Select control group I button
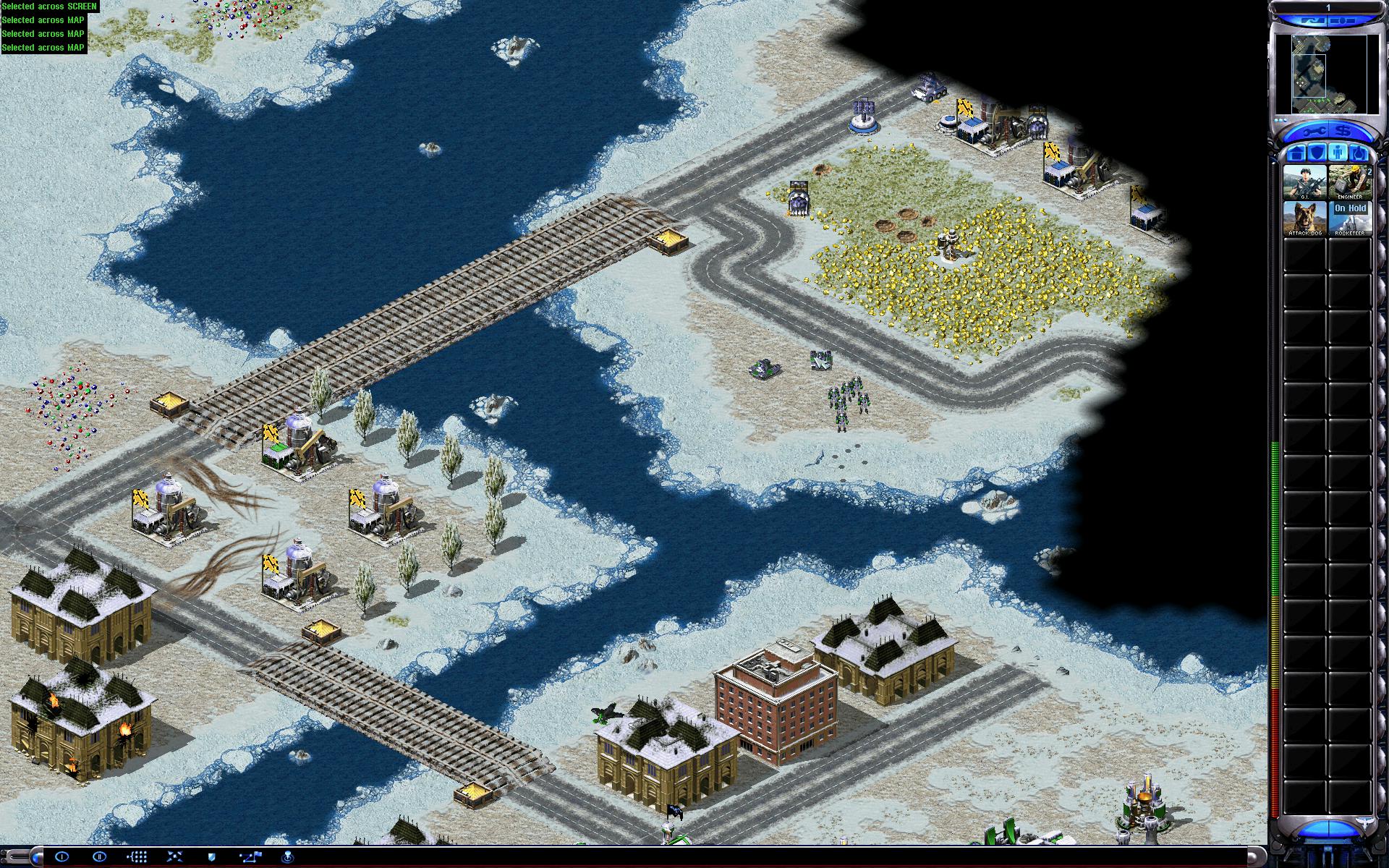1389x868 pixels. click(61, 857)
